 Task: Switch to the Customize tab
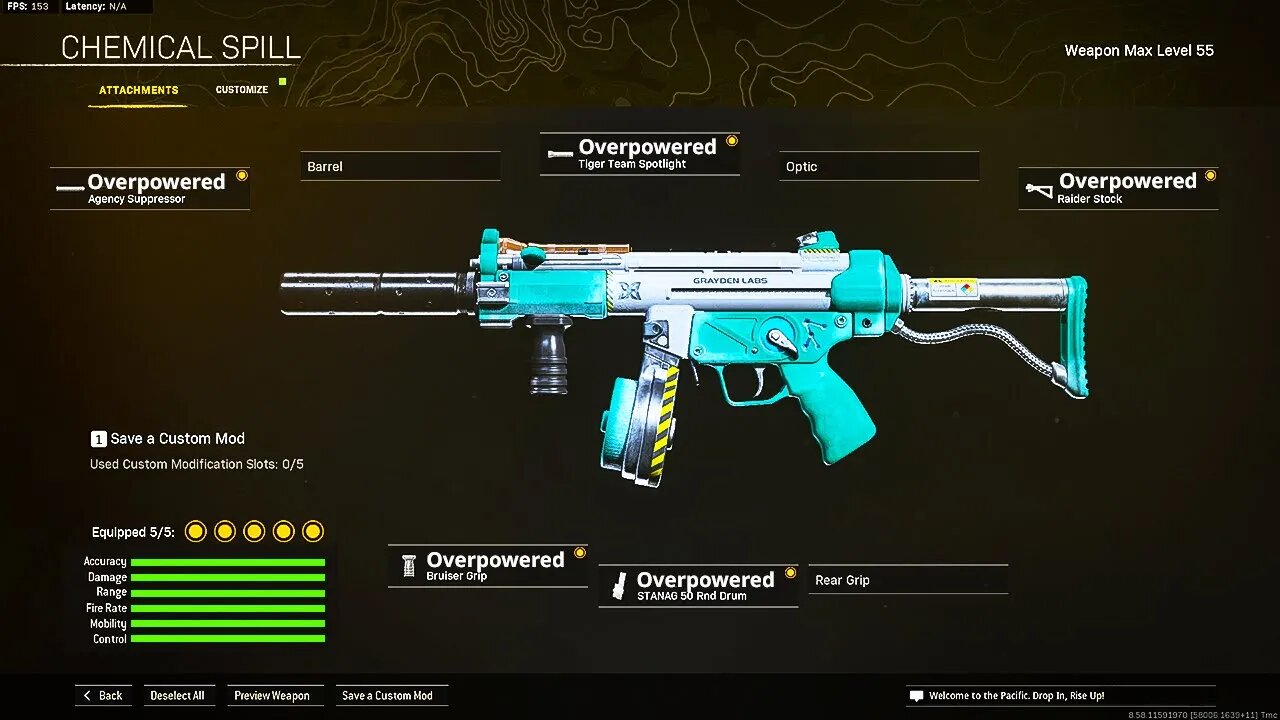(x=241, y=89)
